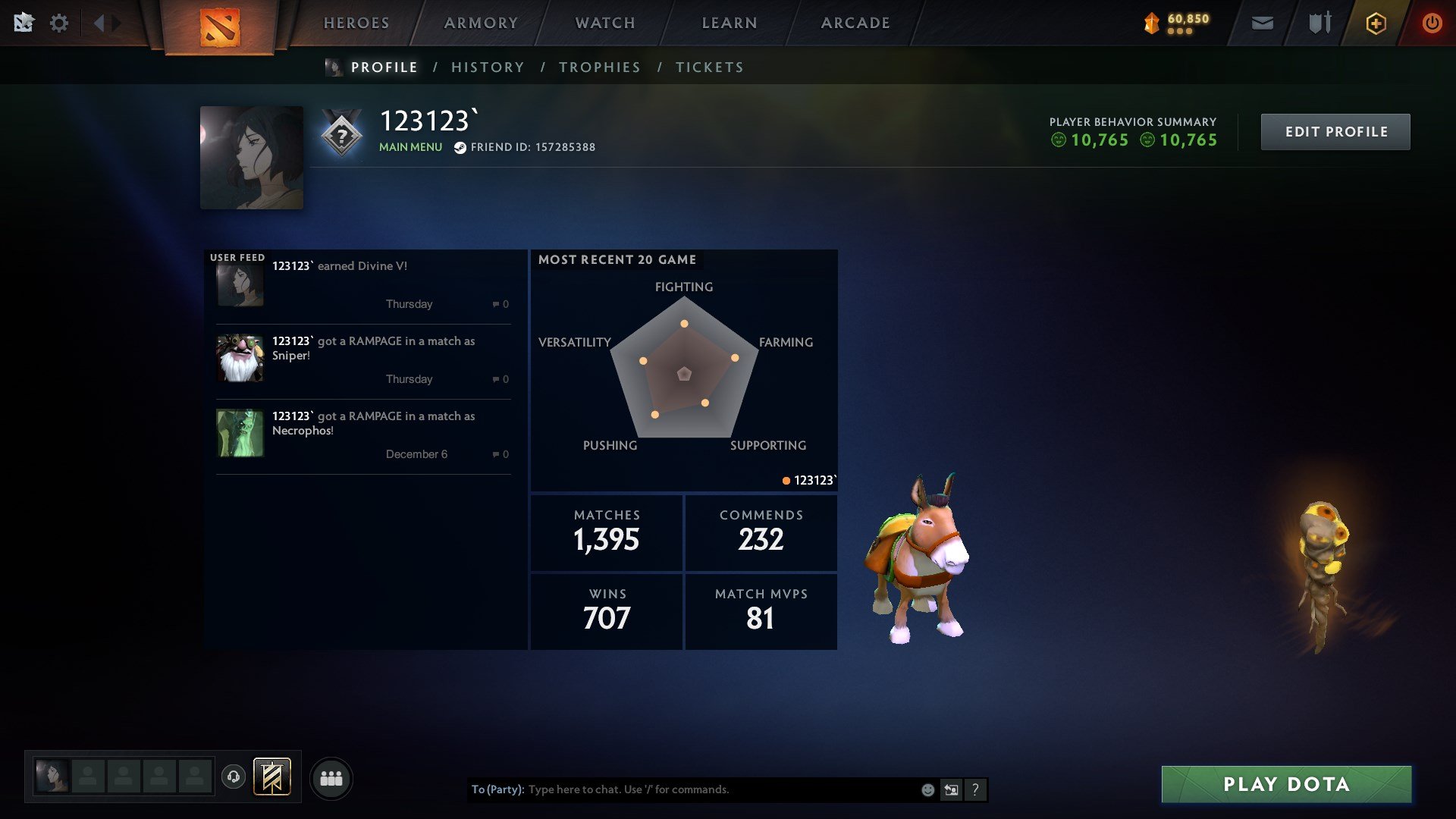Open the Dota Plus hexagon icon
Image resolution: width=1456 pixels, height=819 pixels.
point(1376,23)
